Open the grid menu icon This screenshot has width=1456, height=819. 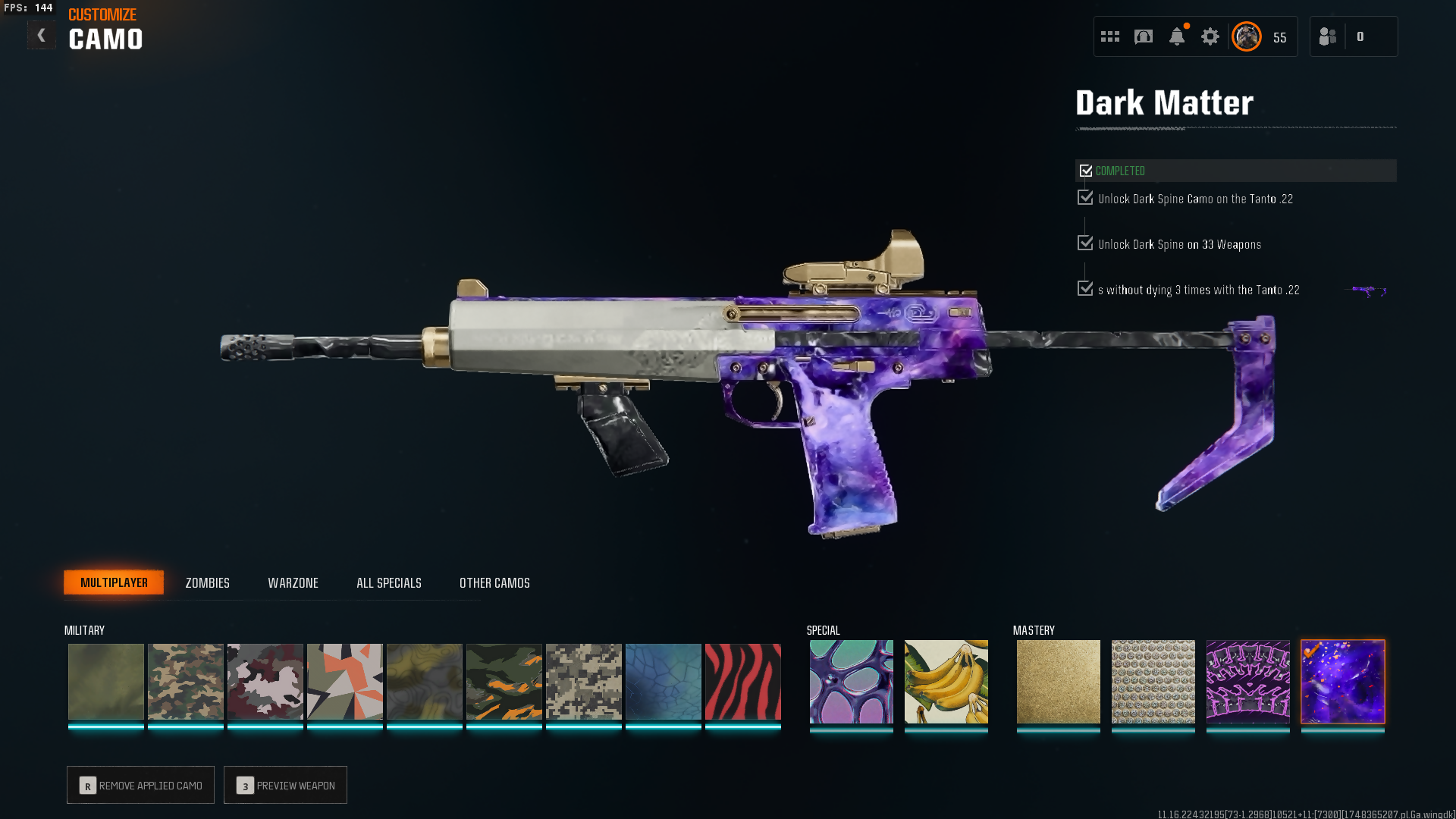(1109, 36)
